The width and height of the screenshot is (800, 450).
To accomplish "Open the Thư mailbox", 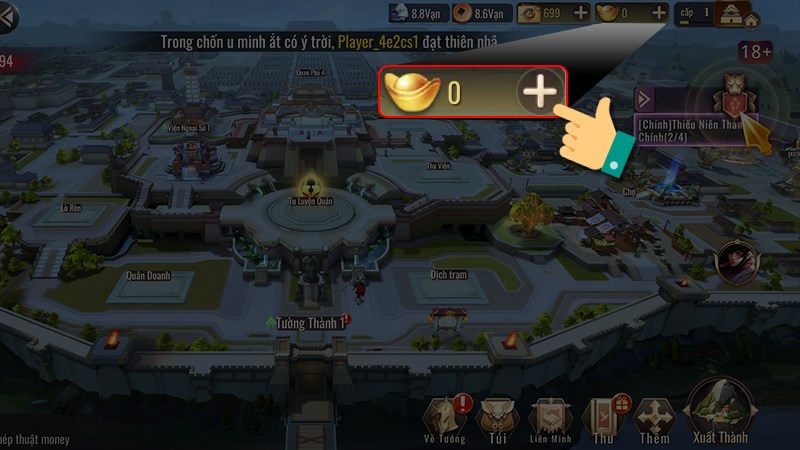I will tap(603, 418).
